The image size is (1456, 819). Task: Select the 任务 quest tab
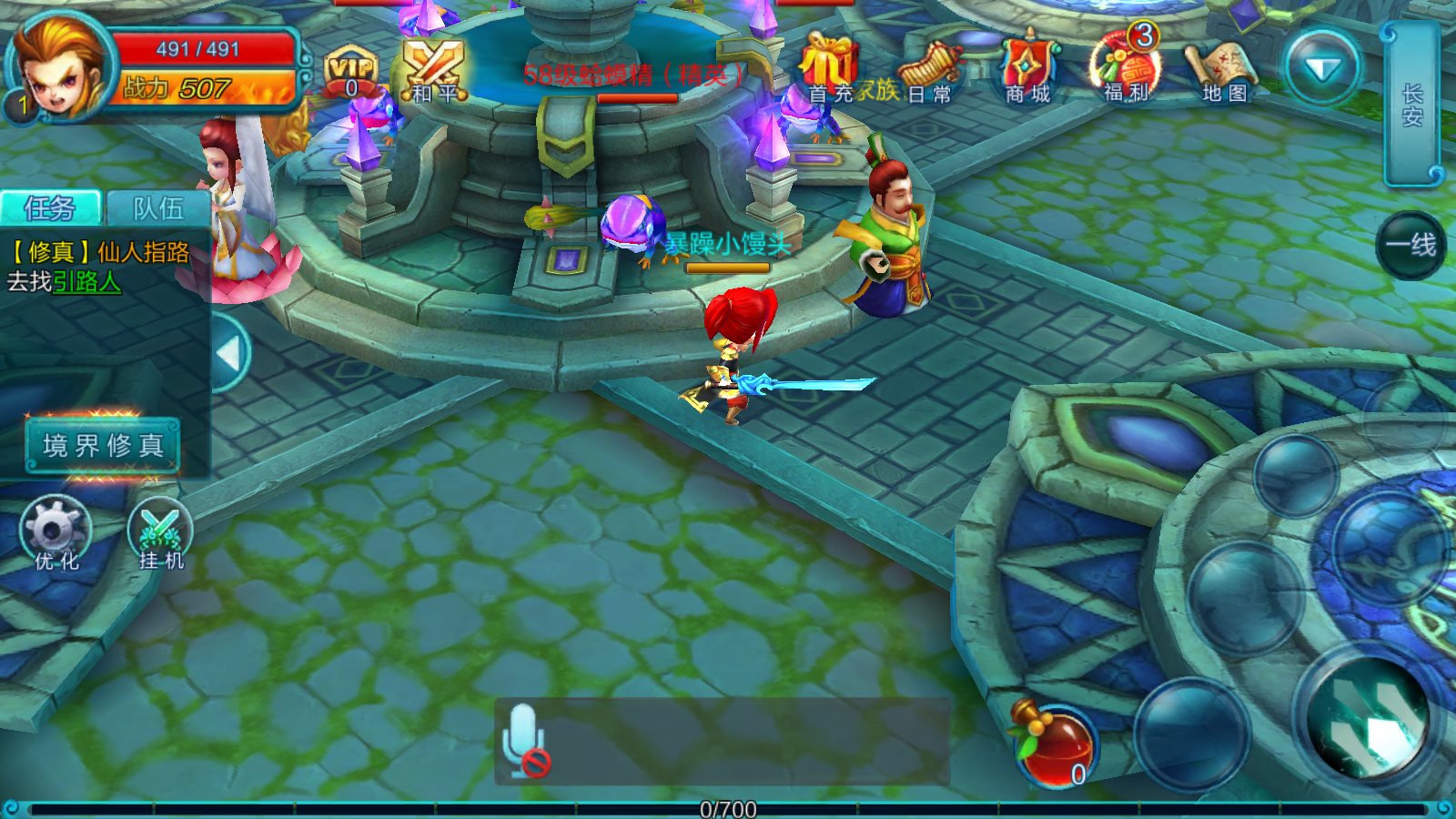50,207
